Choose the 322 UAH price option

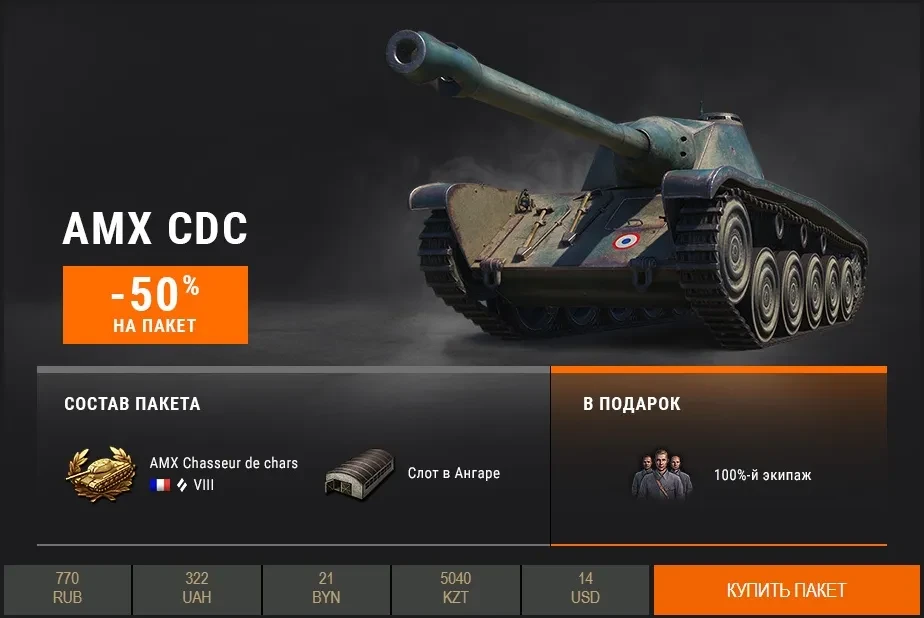tap(197, 589)
